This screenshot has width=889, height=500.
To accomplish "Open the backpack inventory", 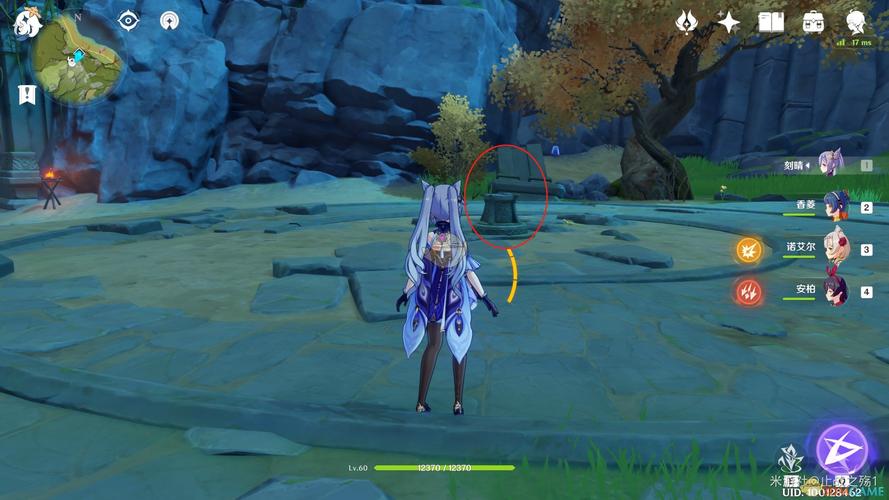I will click(814, 22).
